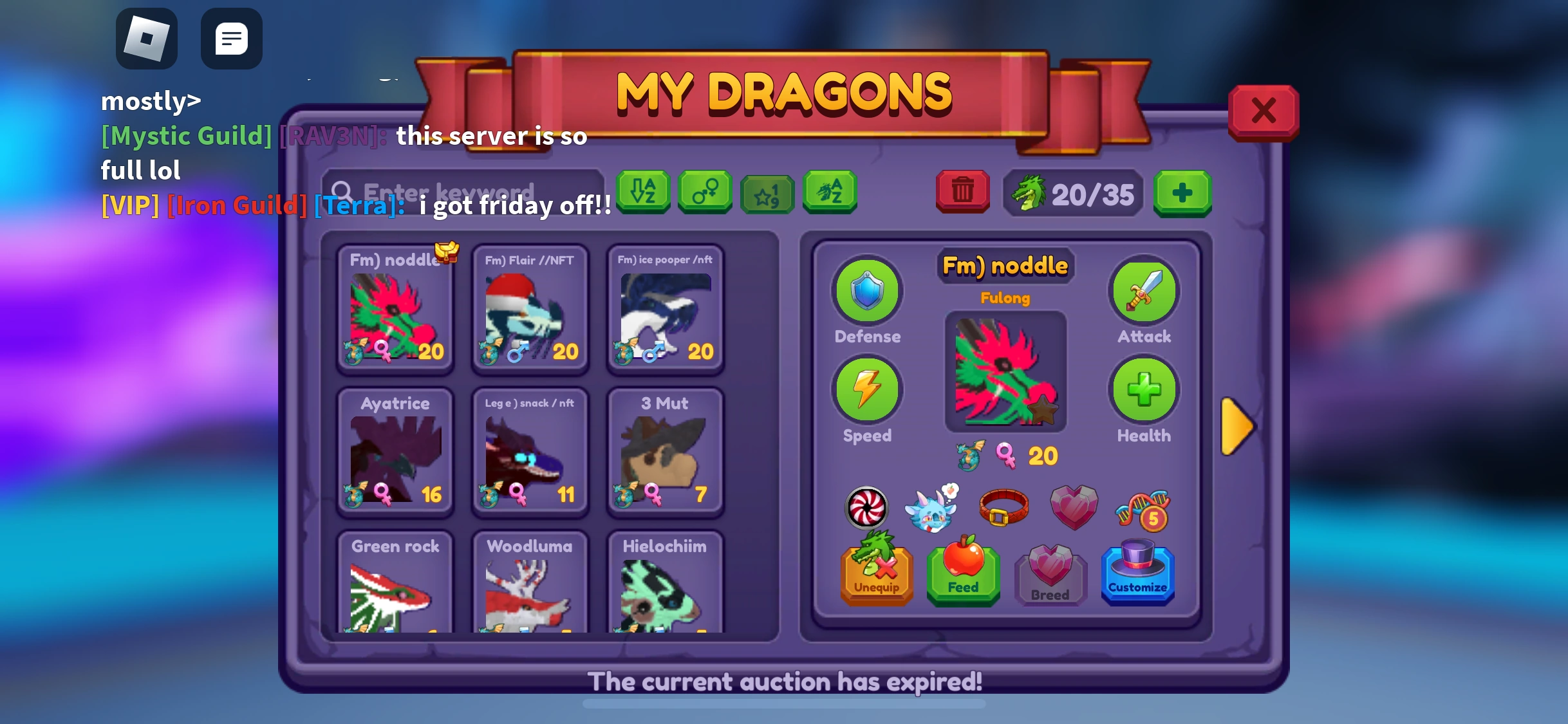
Task: Feed the dragon Fm) noddle
Action: click(x=962, y=575)
